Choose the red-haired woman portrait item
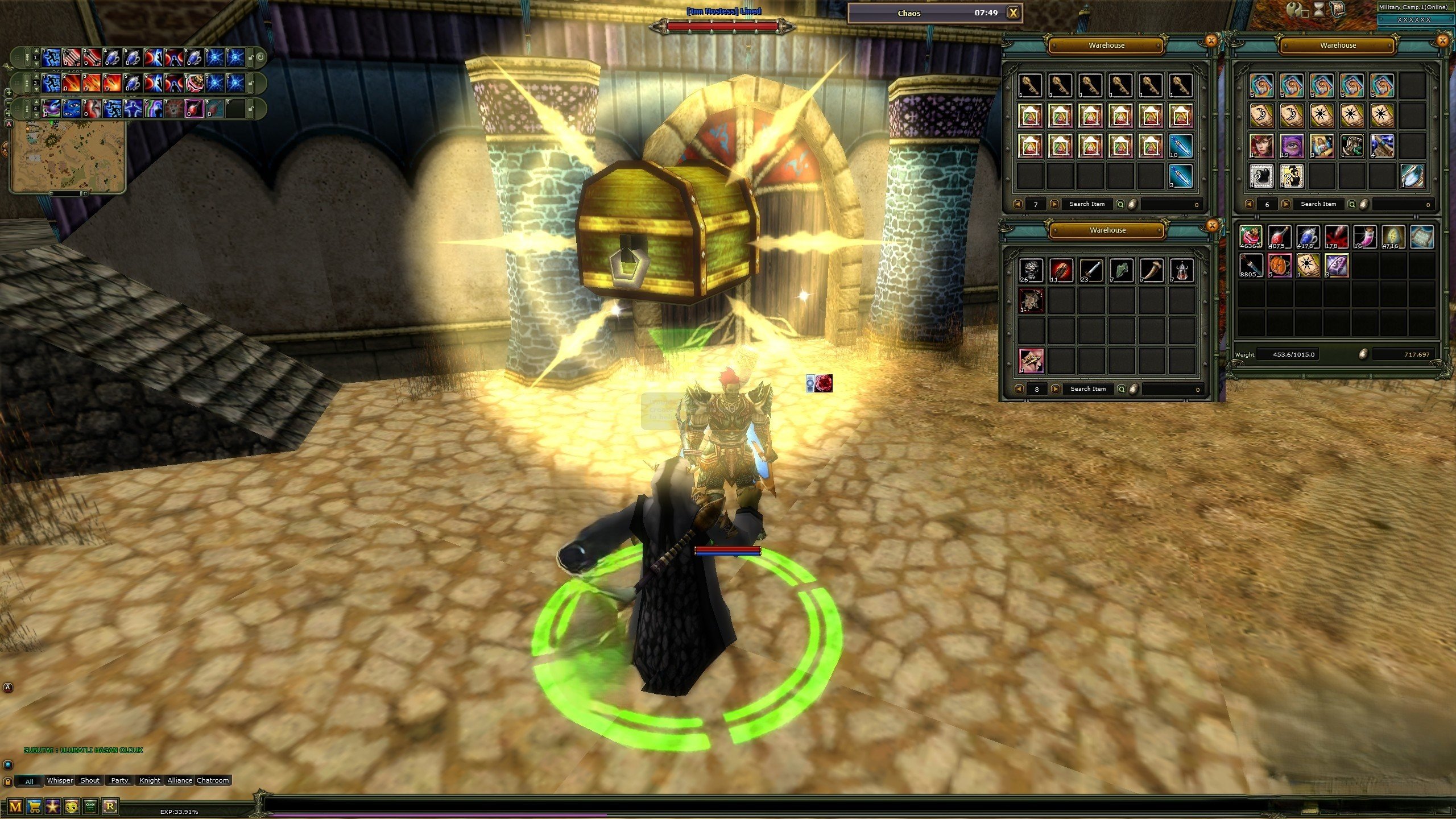The width and height of the screenshot is (1456, 819). pos(1261,146)
